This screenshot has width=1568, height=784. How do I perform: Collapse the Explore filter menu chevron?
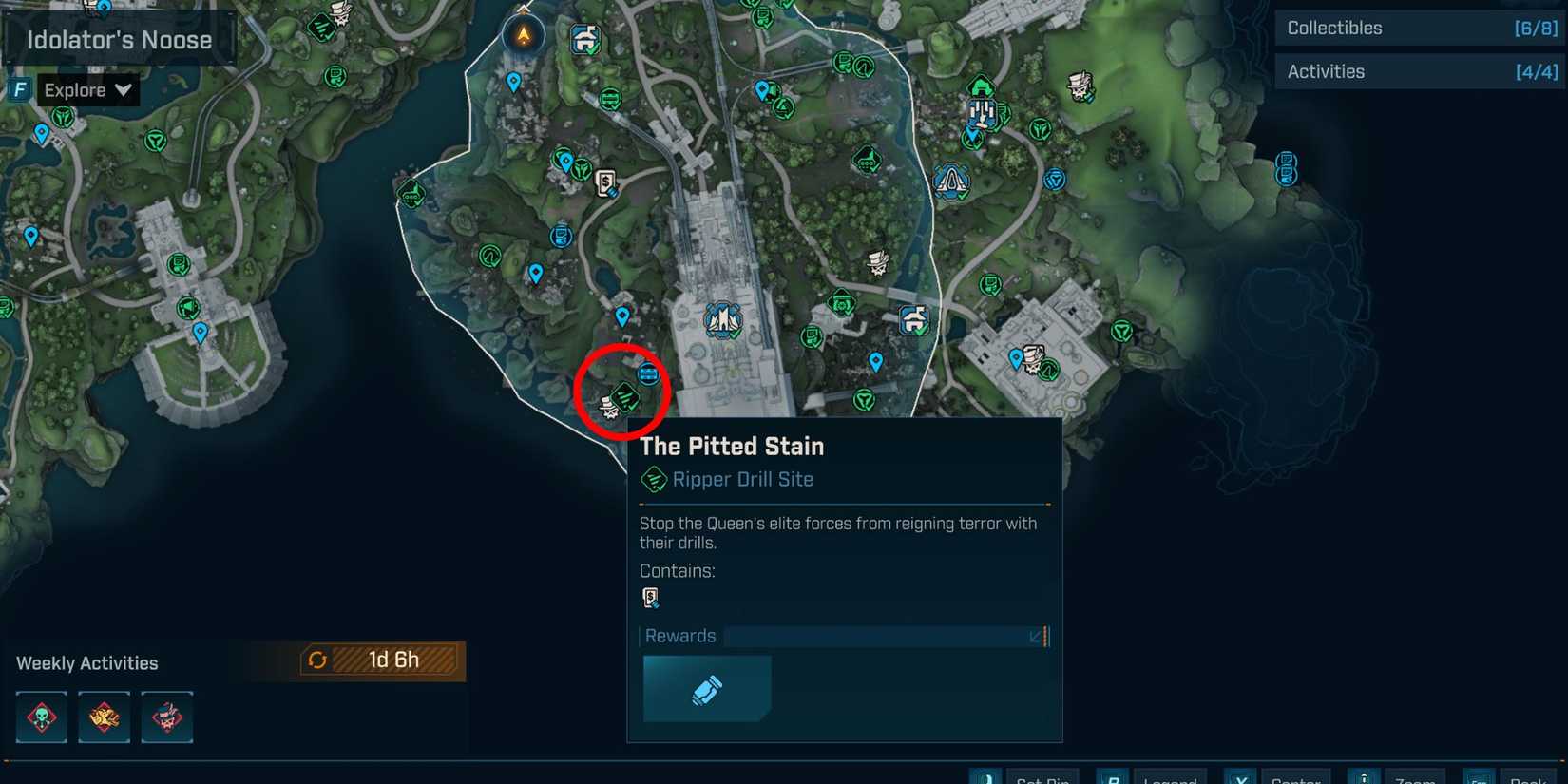[x=124, y=89]
